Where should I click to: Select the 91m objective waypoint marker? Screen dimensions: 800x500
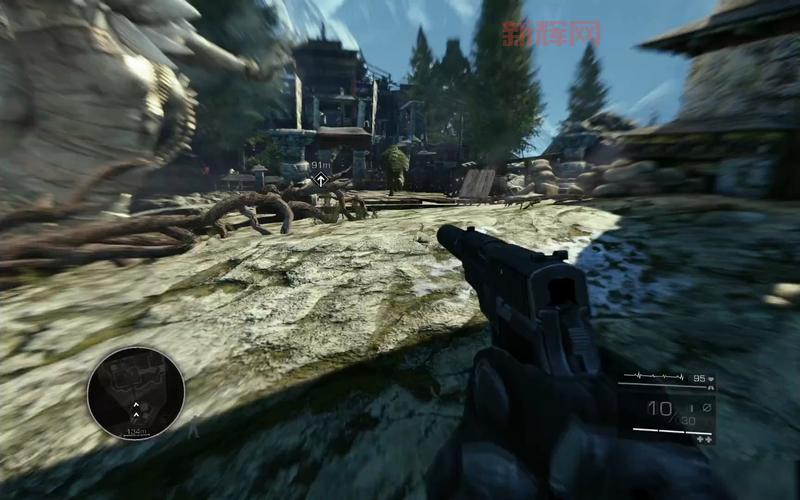320,179
